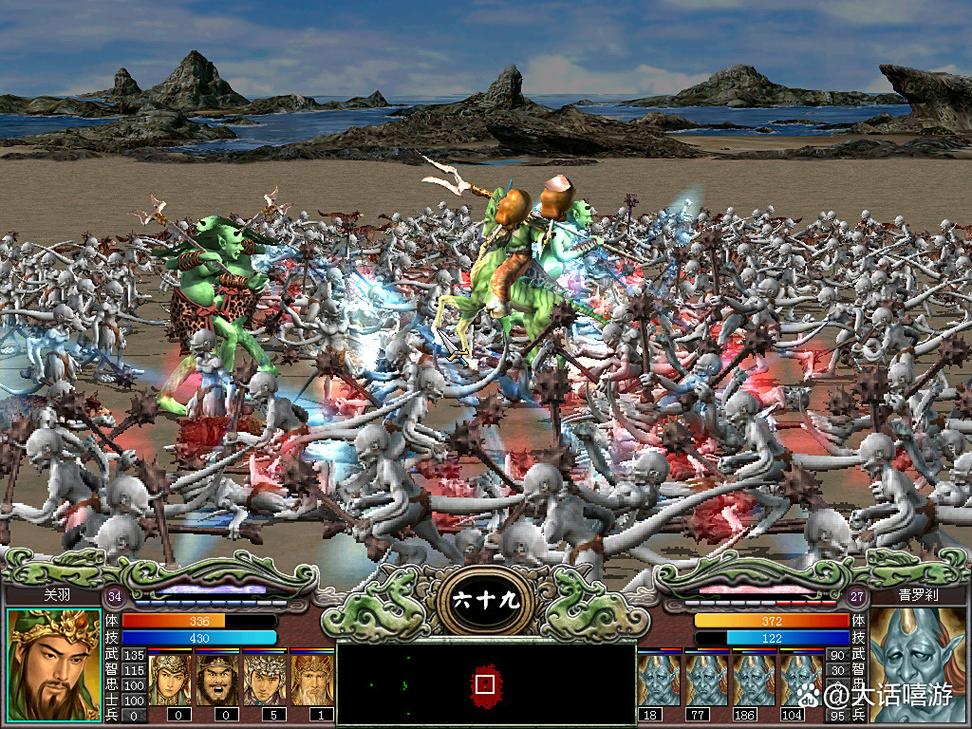Click the red square marker on the minimap
The height and width of the screenshot is (729, 972).
(x=485, y=685)
